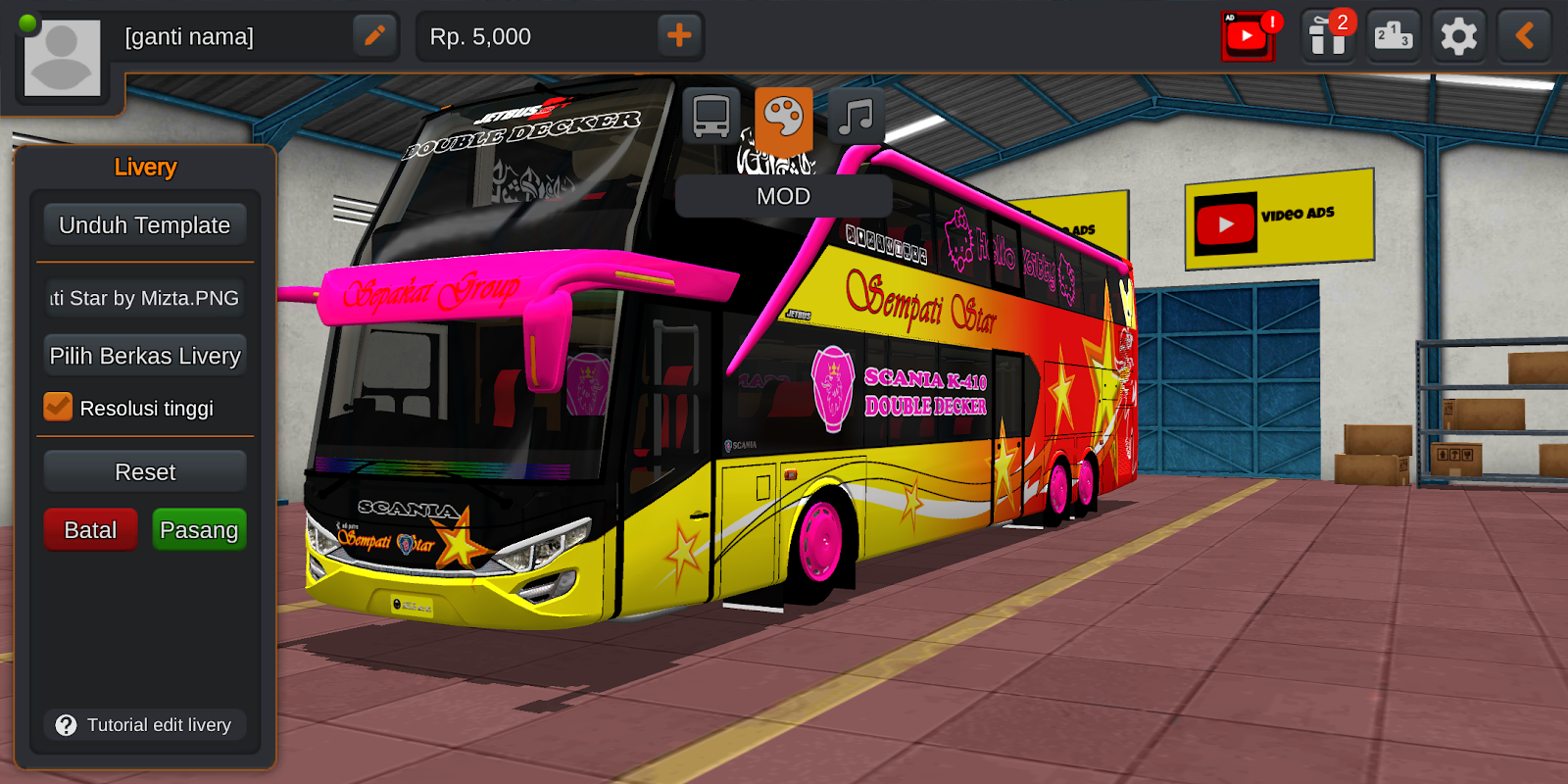Click the plus icon beside Rp. 5,000

pyautogui.click(x=680, y=36)
